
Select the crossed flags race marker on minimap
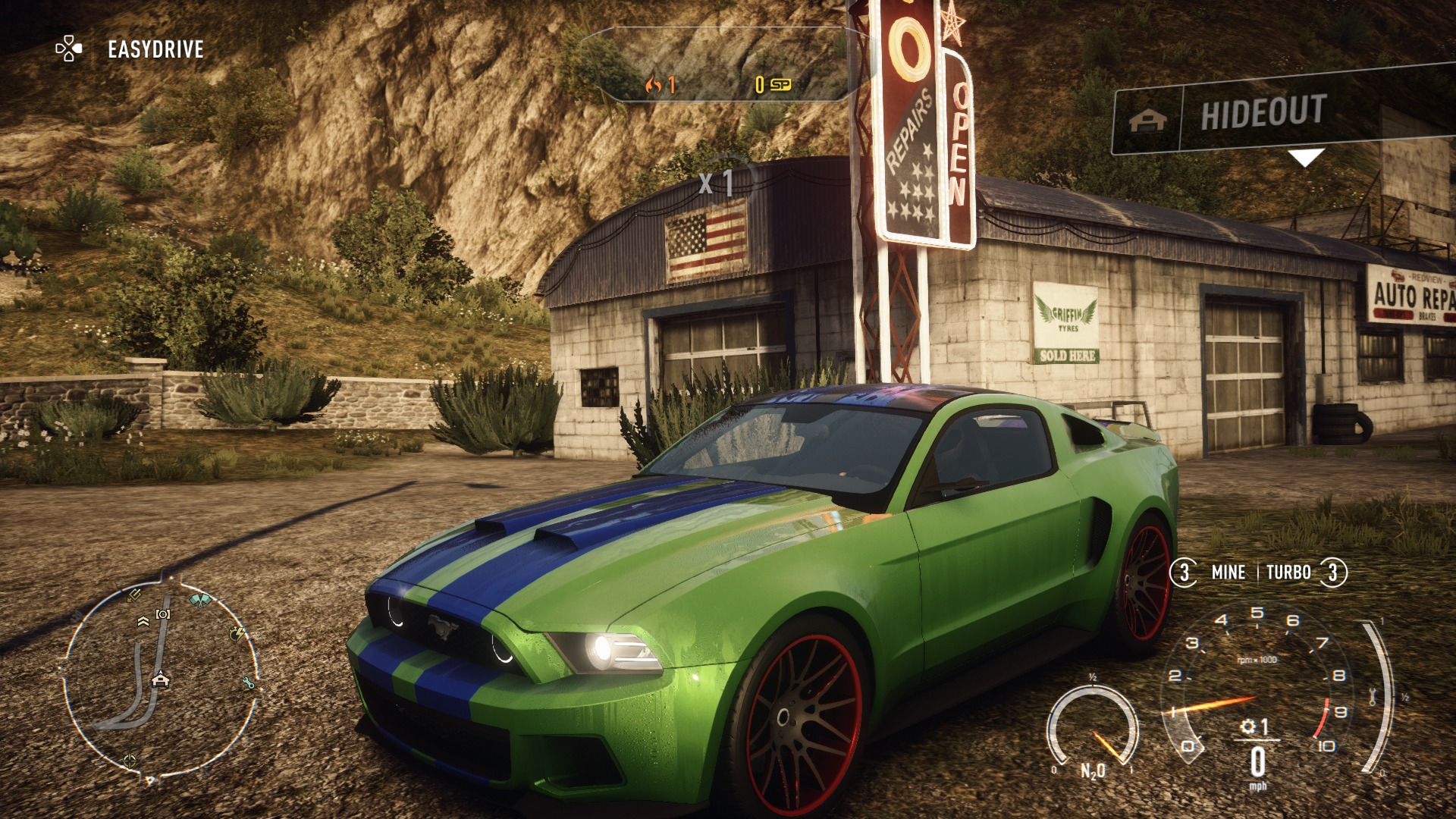(200, 601)
